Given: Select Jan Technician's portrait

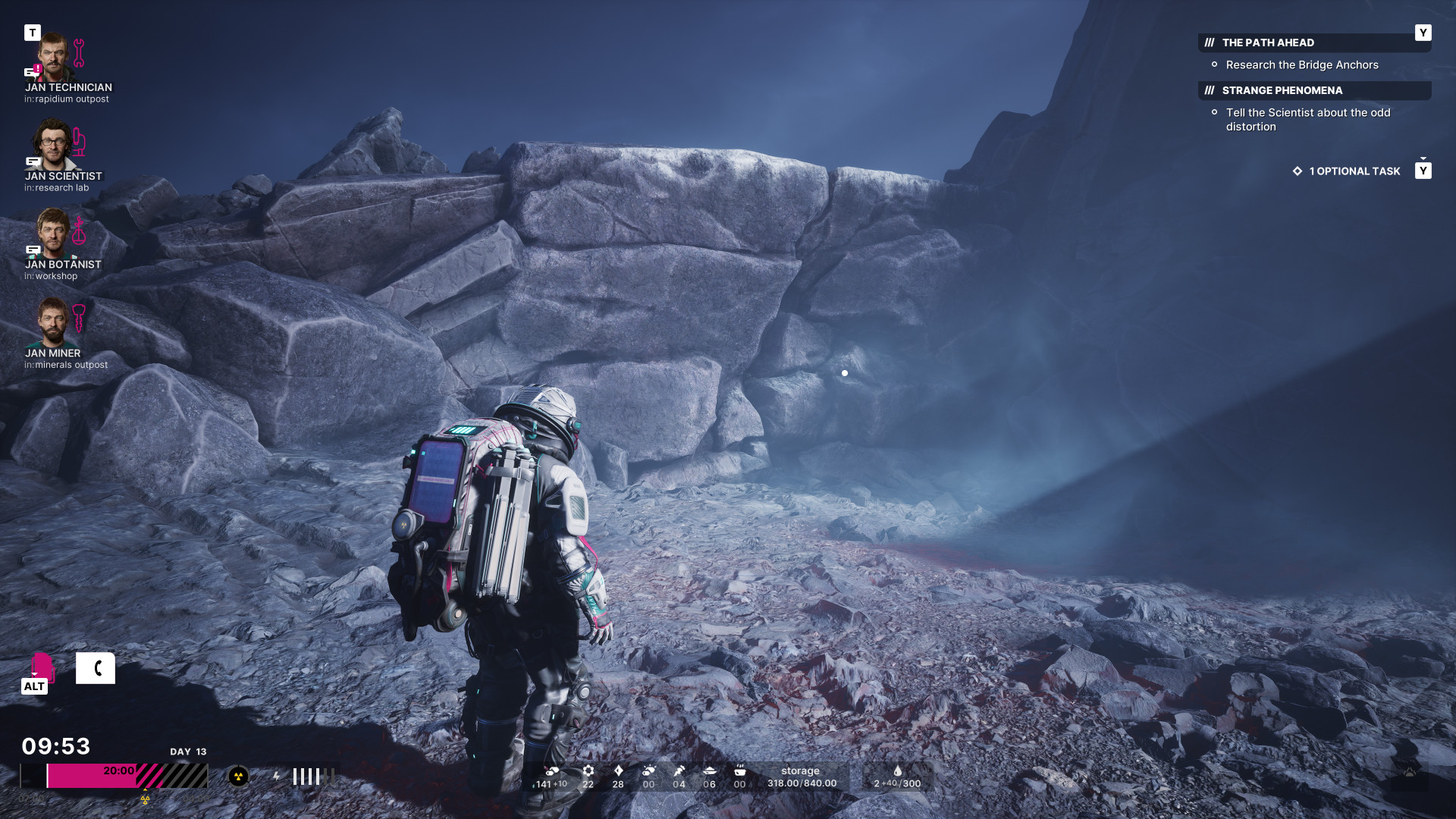Looking at the screenshot, I should click(x=54, y=58).
